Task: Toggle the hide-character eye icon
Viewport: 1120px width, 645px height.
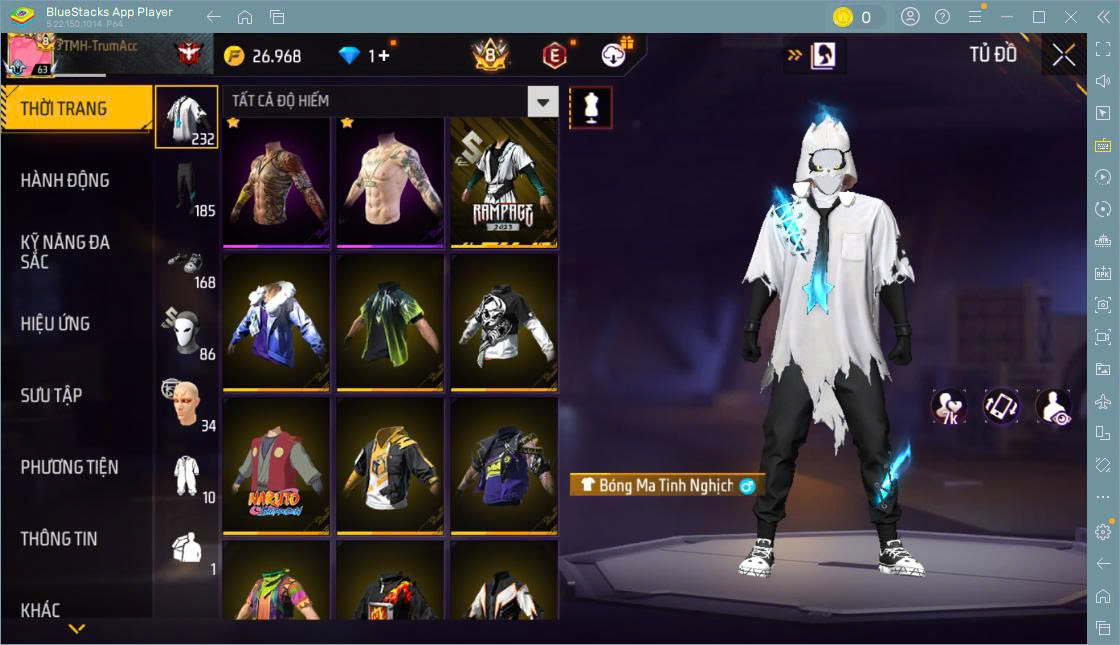Action: click(1053, 407)
